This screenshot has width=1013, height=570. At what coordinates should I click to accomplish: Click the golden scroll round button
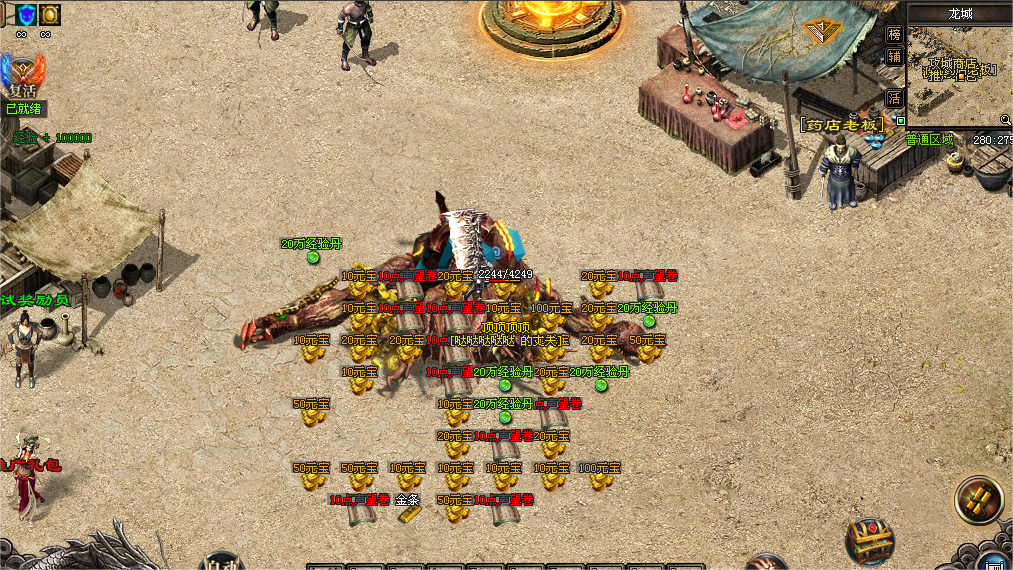coord(978,499)
